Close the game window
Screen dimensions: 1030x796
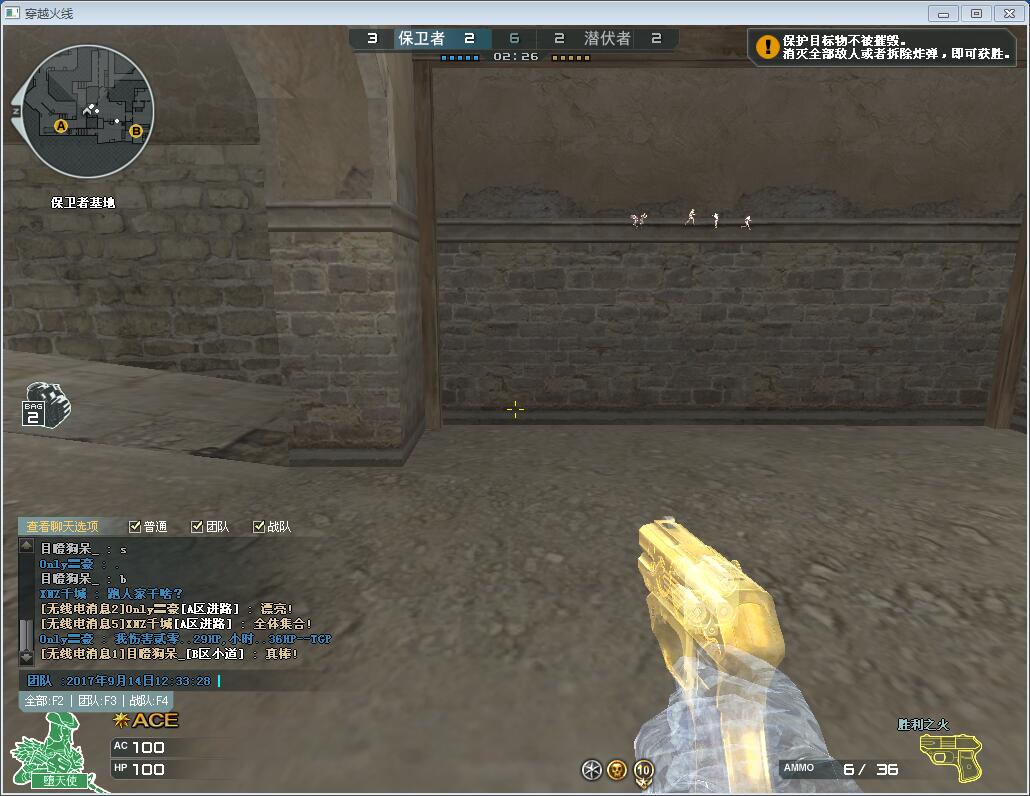click(1008, 13)
